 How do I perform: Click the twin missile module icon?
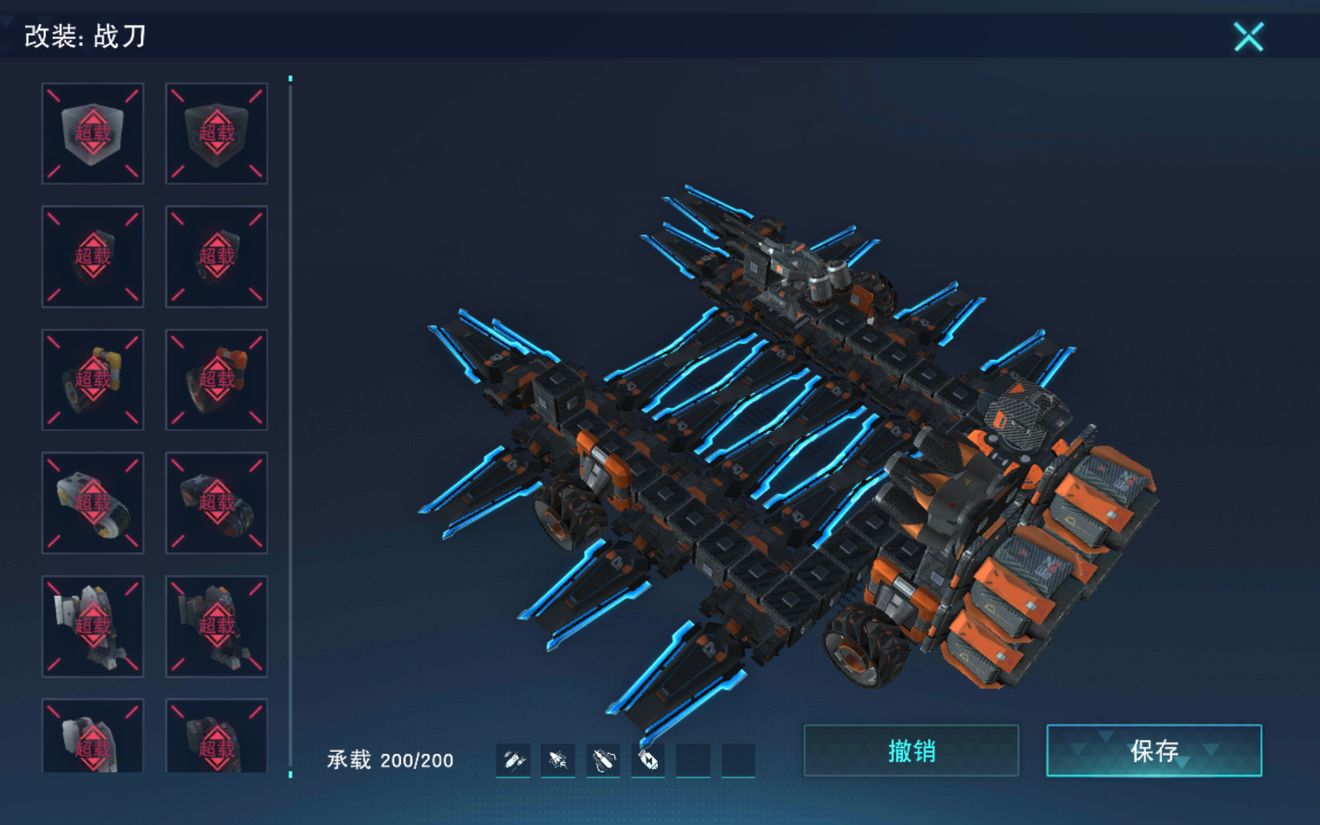(x=513, y=761)
